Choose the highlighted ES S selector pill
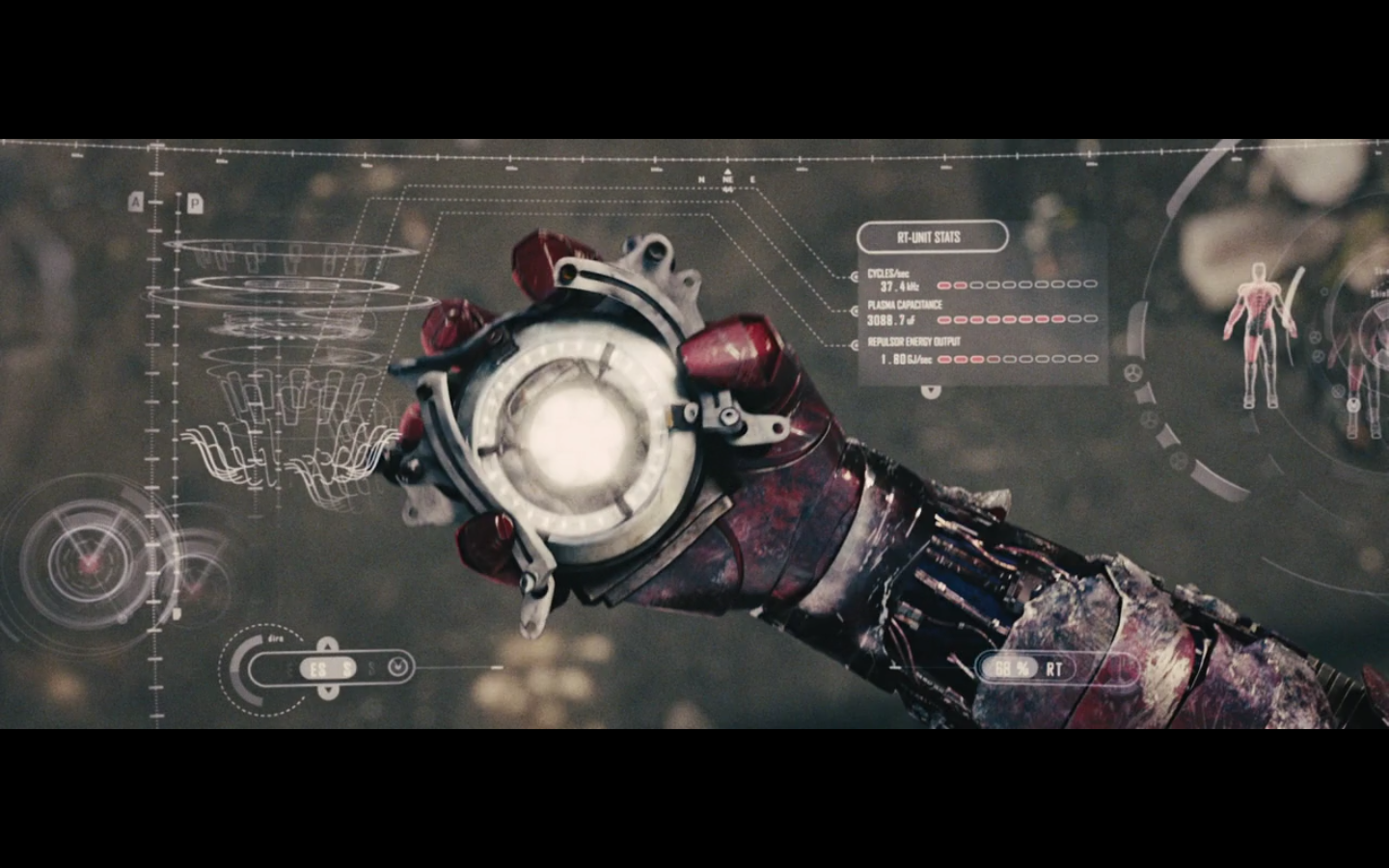This screenshot has width=1389, height=868. pos(328,668)
